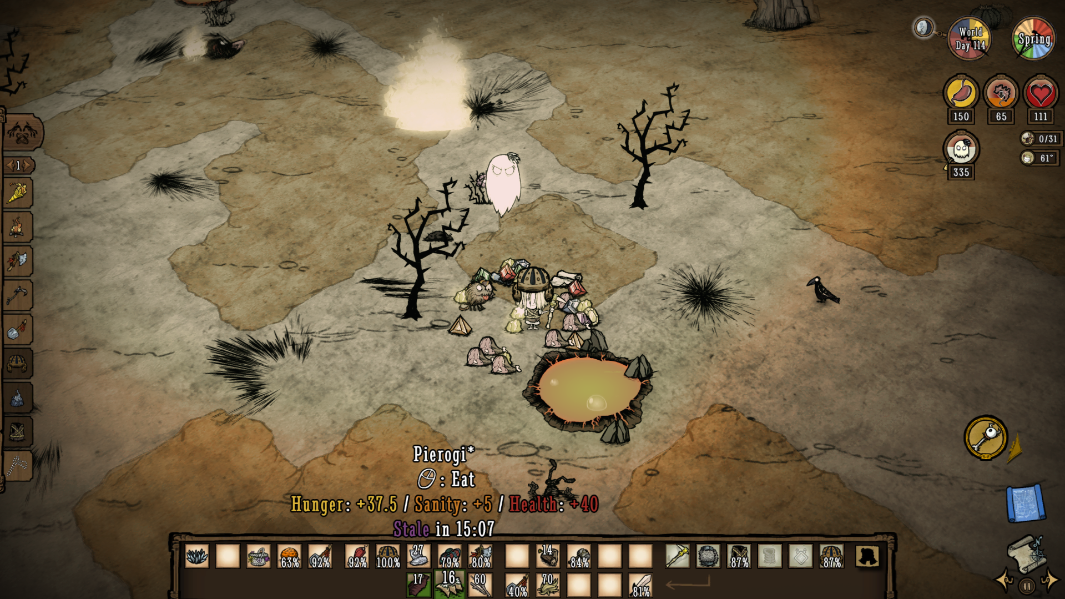This screenshot has height=599, width=1065.
Task: Open the crafting menu button
Action: point(22,132)
